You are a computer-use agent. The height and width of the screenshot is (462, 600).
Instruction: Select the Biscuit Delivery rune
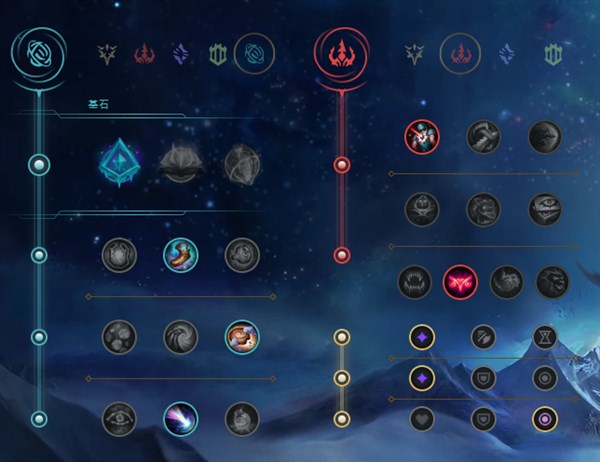[242, 336]
